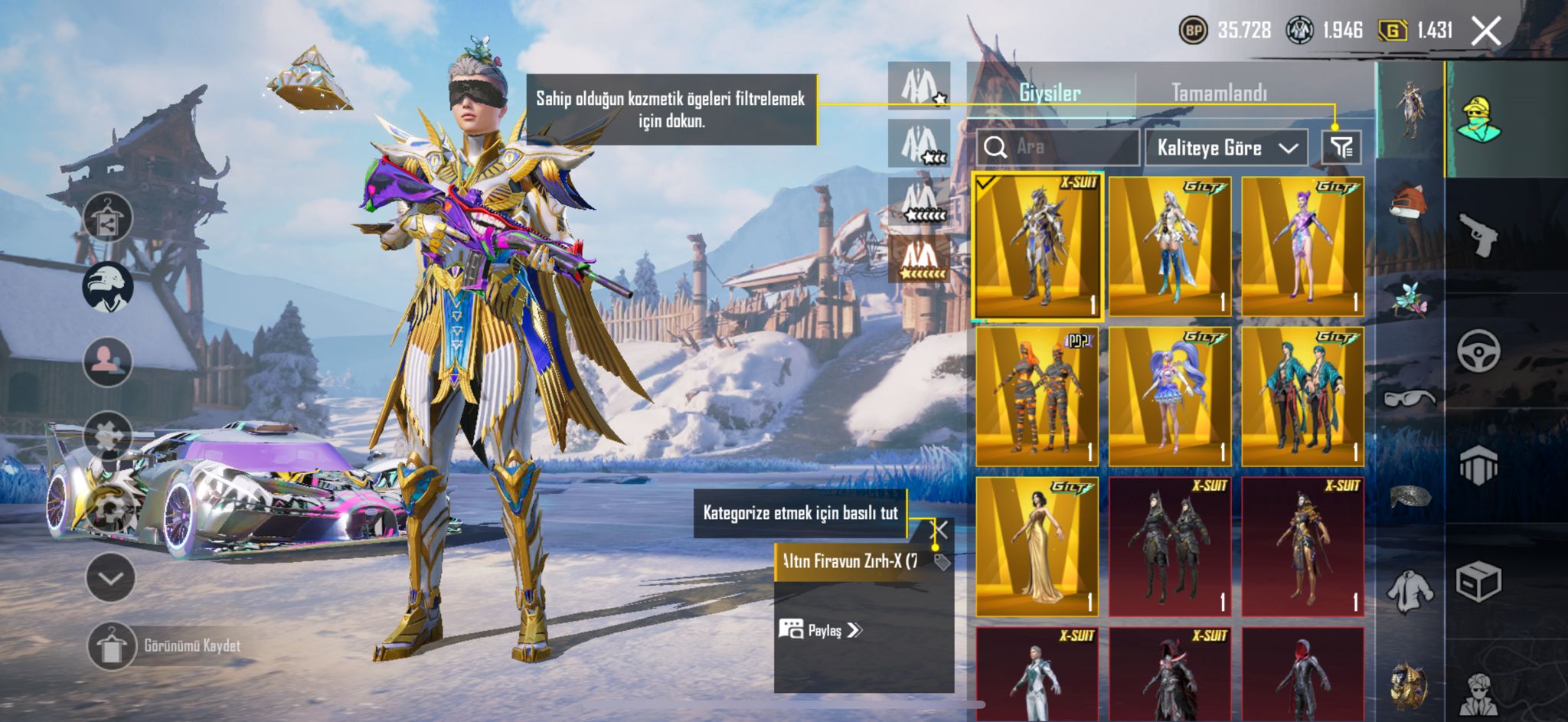Open the fox hat headgear category
Screen dimensions: 1568x722
tap(1410, 202)
